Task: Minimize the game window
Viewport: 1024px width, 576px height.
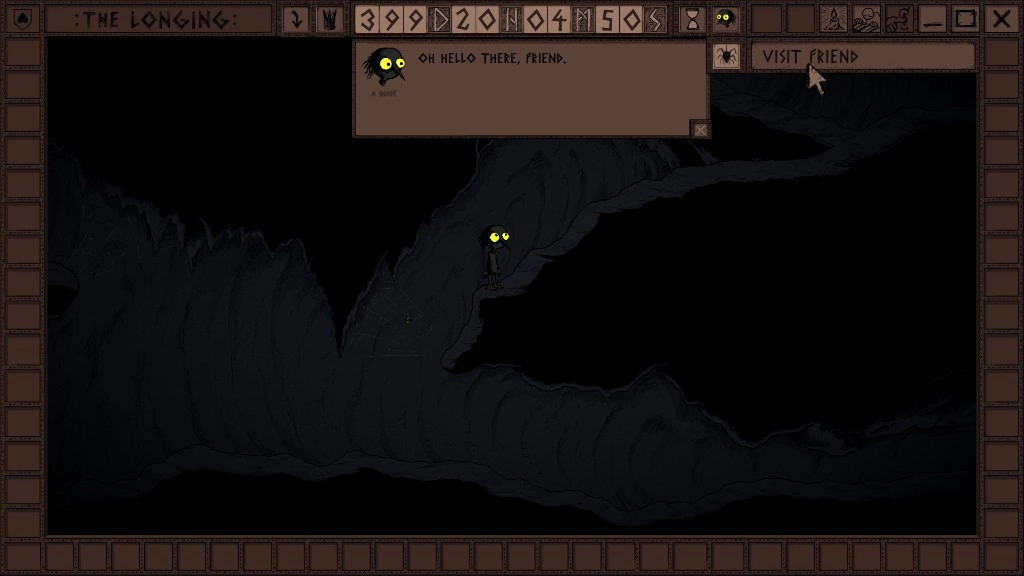Action: click(932, 19)
